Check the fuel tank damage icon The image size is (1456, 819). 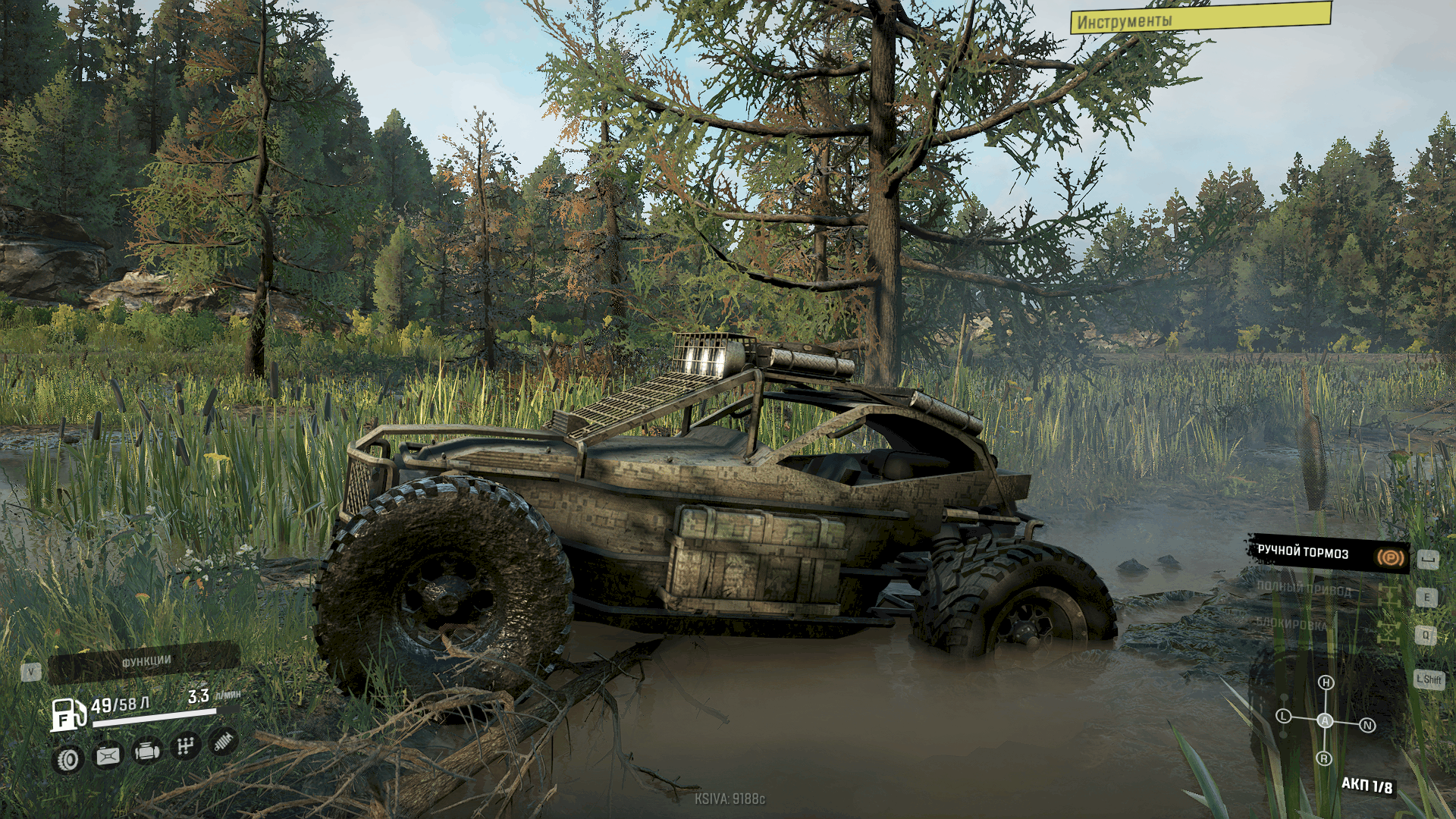pyautogui.click(x=108, y=755)
